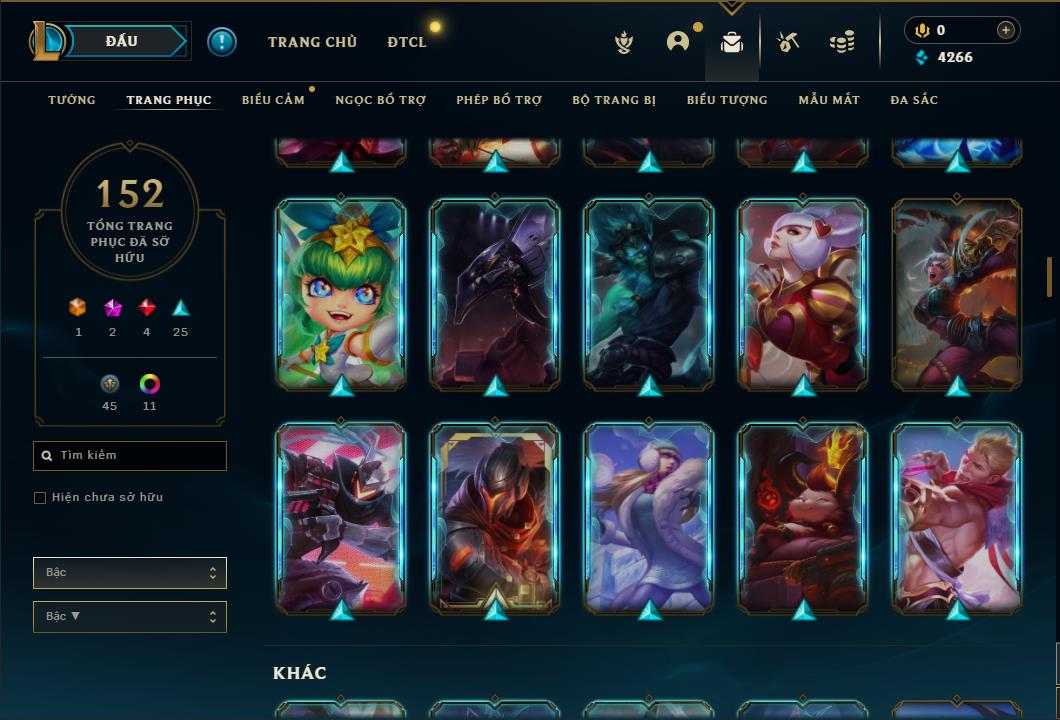Image resolution: width=1060 pixels, height=720 pixels.
Task: Select the green-haired Star Guardian skin card
Action: pyautogui.click(x=341, y=293)
